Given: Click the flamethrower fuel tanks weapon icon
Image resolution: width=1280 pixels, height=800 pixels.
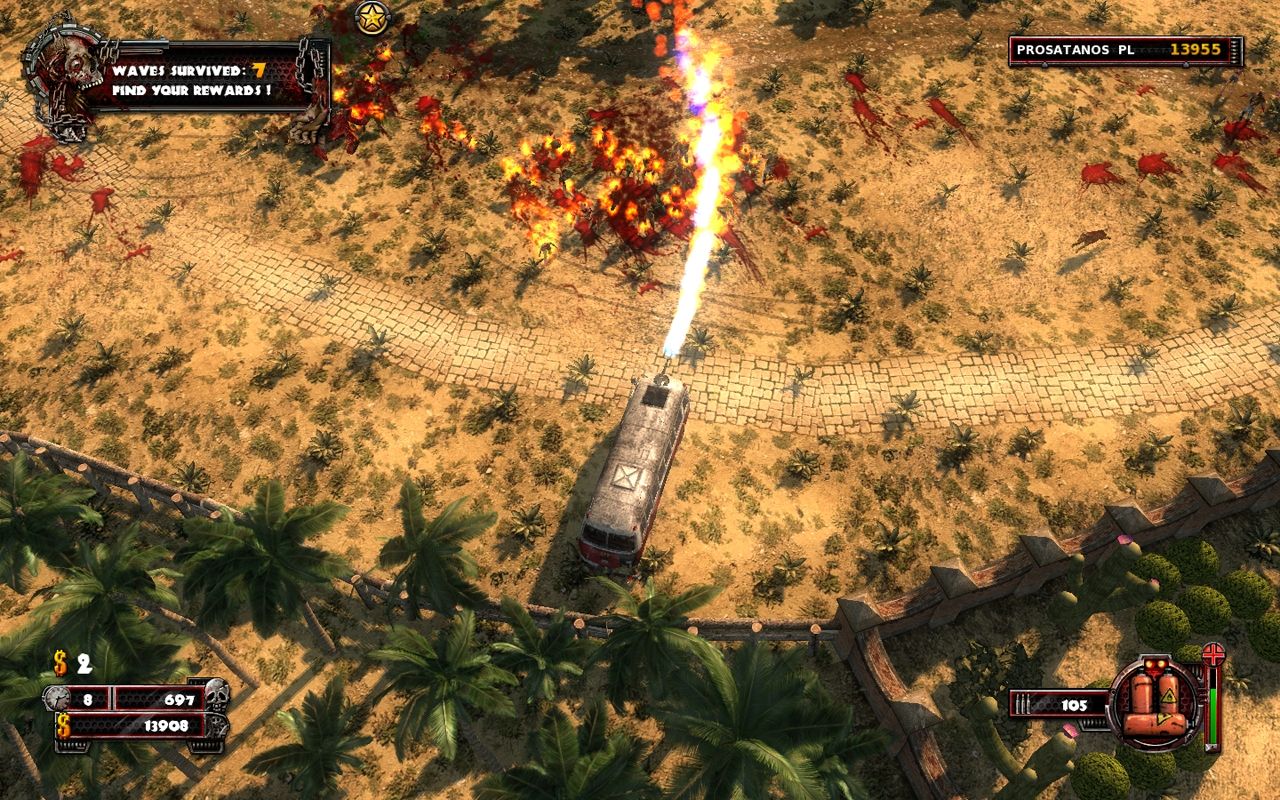Looking at the screenshot, I should (1155, 700).
